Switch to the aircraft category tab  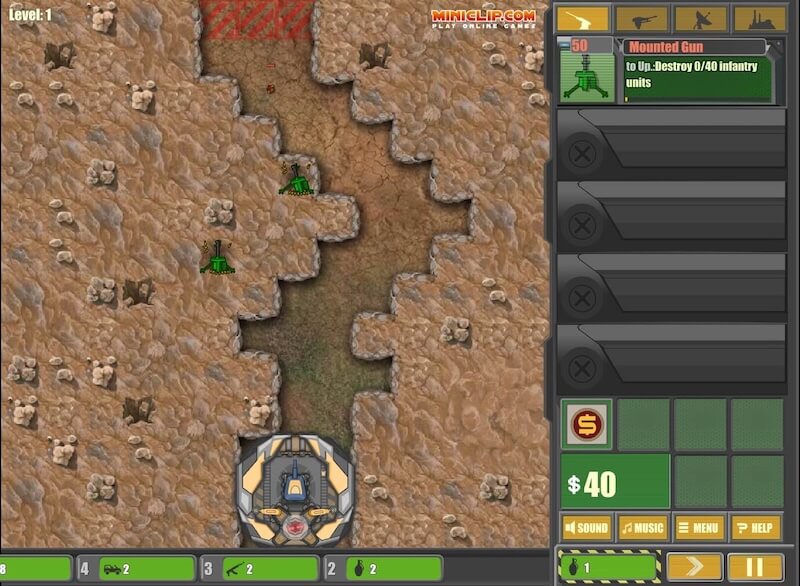[641, 19]
